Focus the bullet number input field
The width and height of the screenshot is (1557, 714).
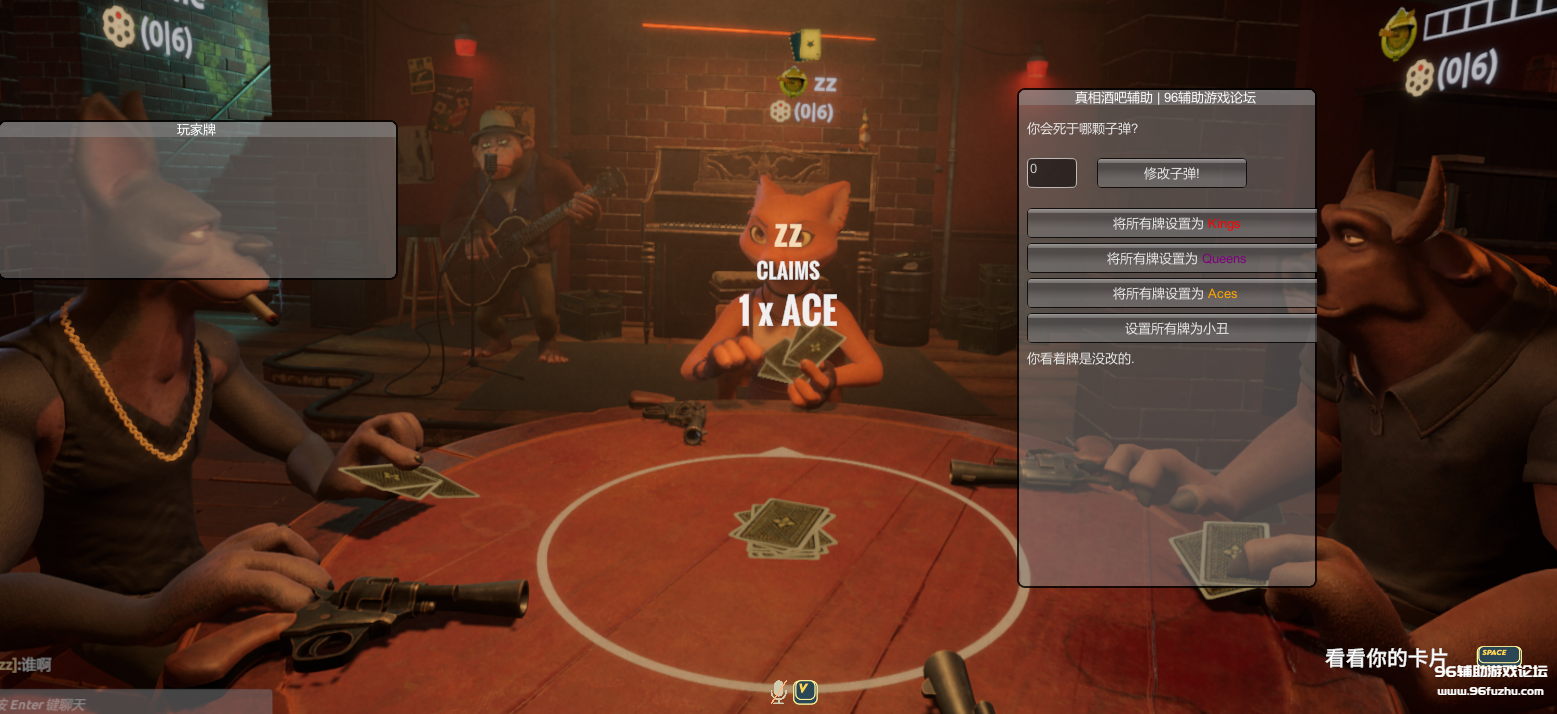1051,173
